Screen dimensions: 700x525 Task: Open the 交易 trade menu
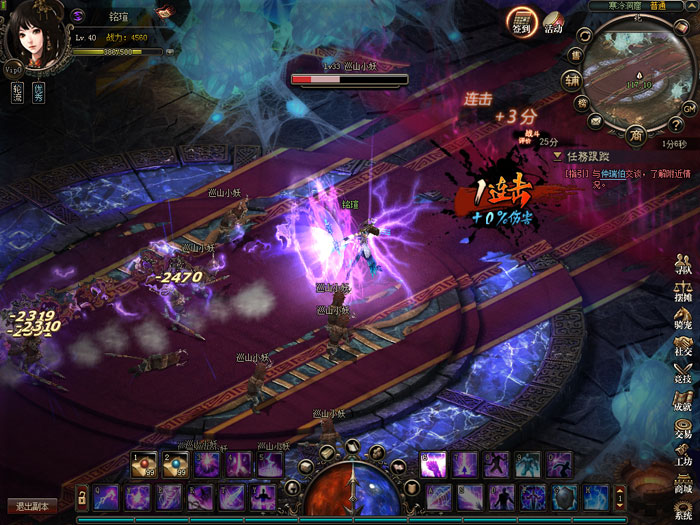point(683,427)
